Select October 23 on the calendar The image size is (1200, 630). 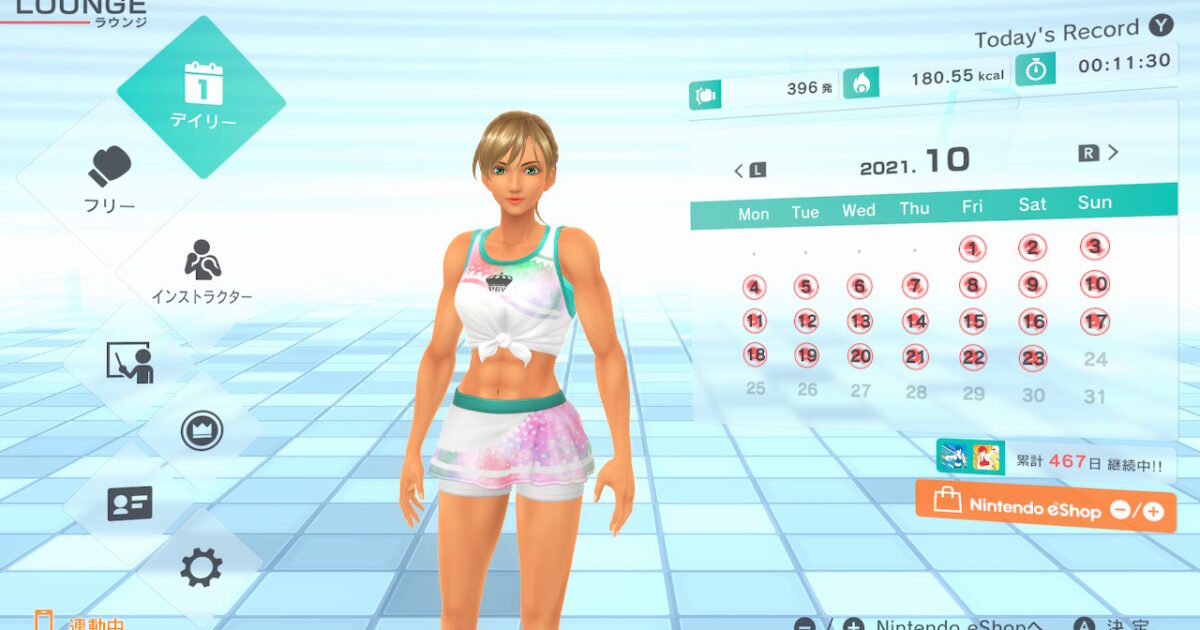(x=1033, y=358)
